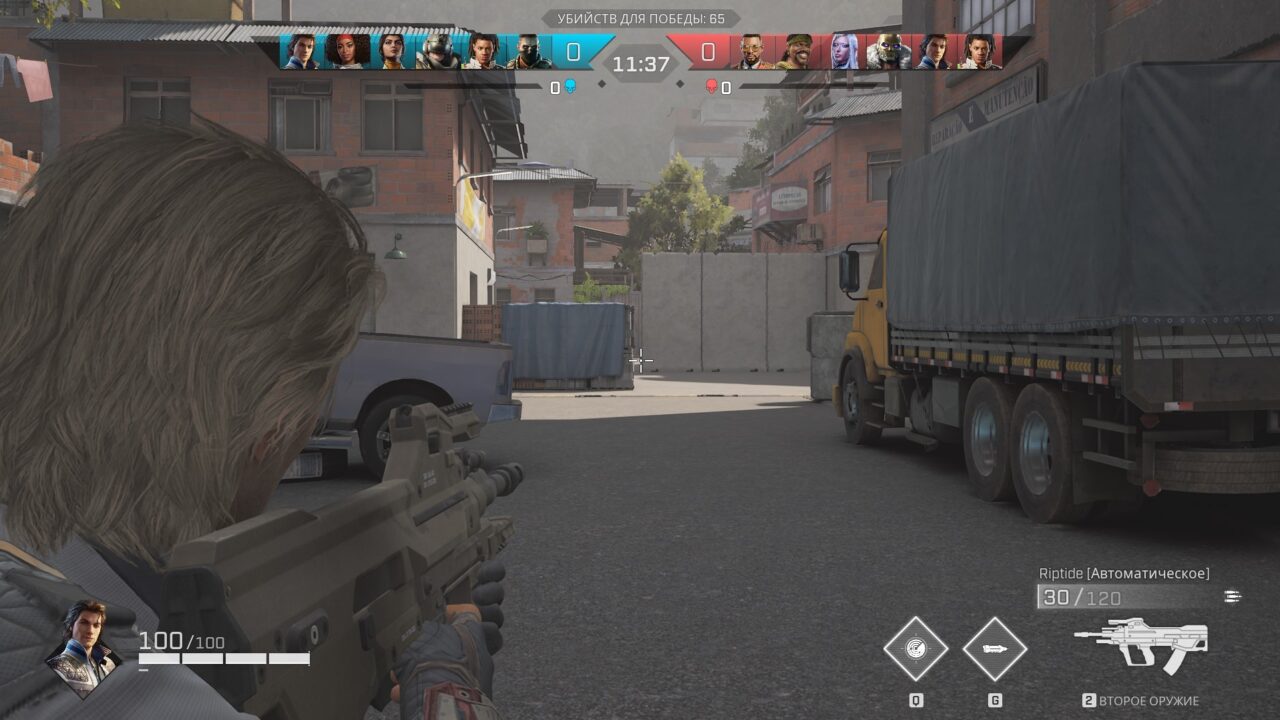
Task: Choose the helmeted gas-mask blue team portrait
Action: pos(436,51)
